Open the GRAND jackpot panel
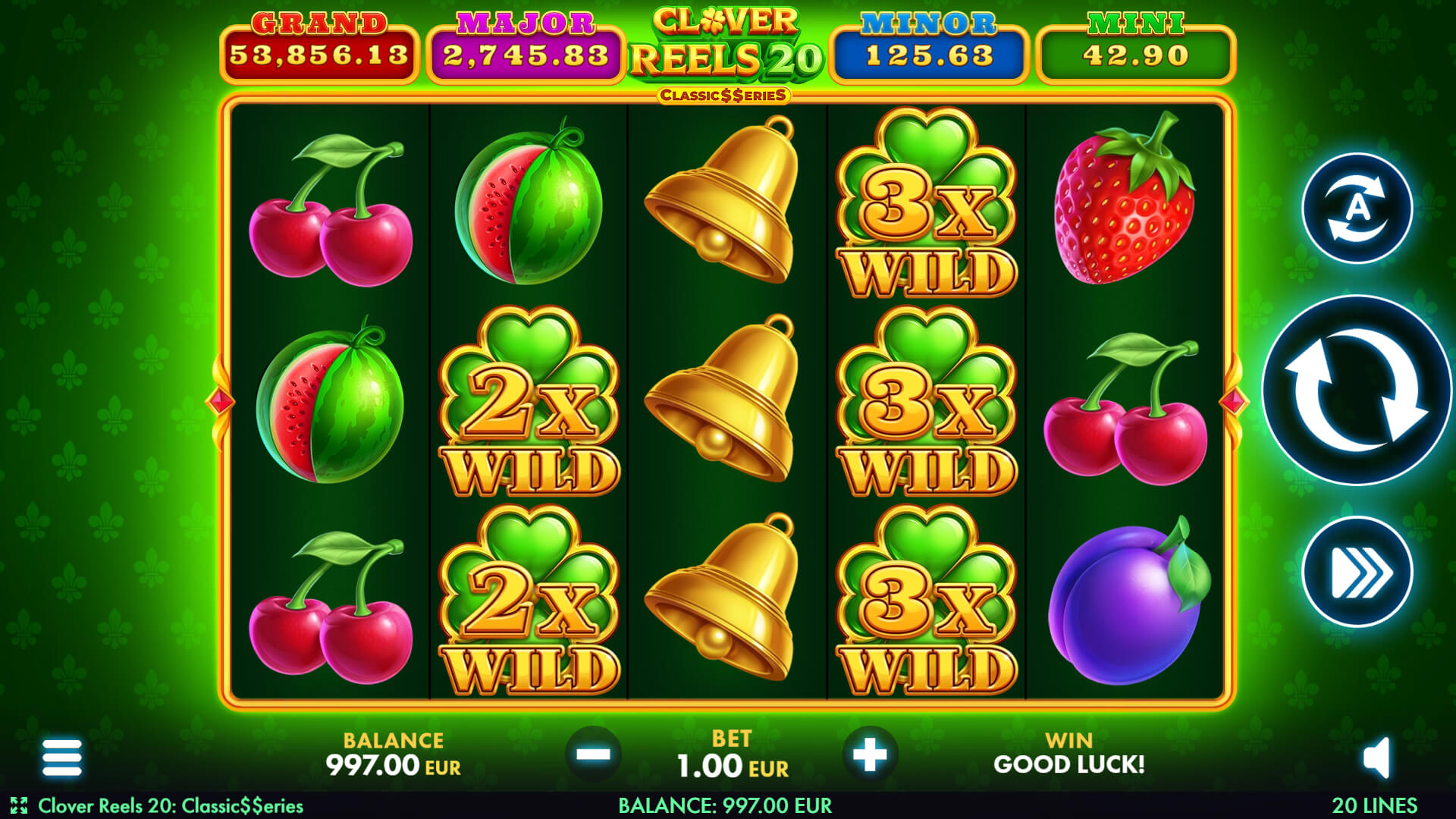Screen dimensions: 1456x819 tap(316, 42)
